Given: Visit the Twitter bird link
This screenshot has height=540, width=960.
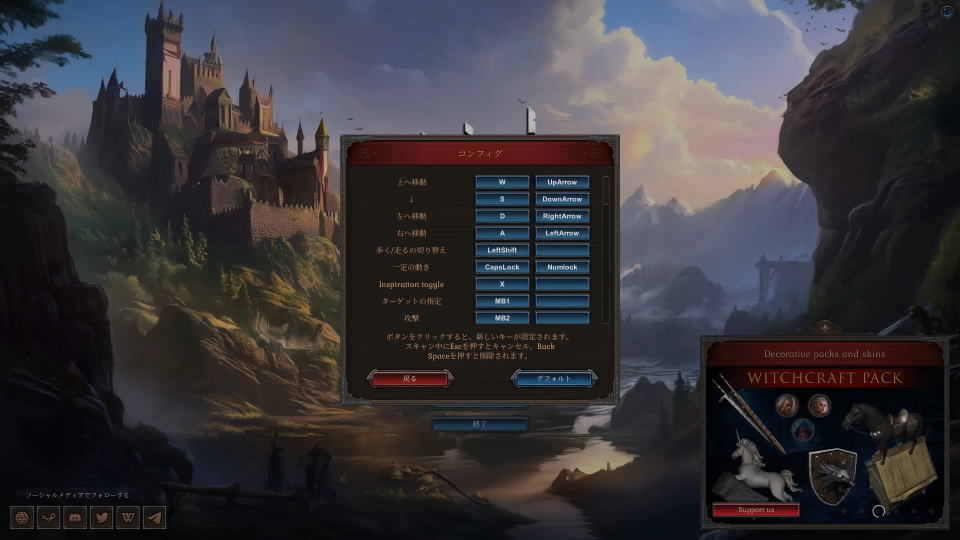Looking at the screenshot, I should pyautogui.click(x=101, y=518).
